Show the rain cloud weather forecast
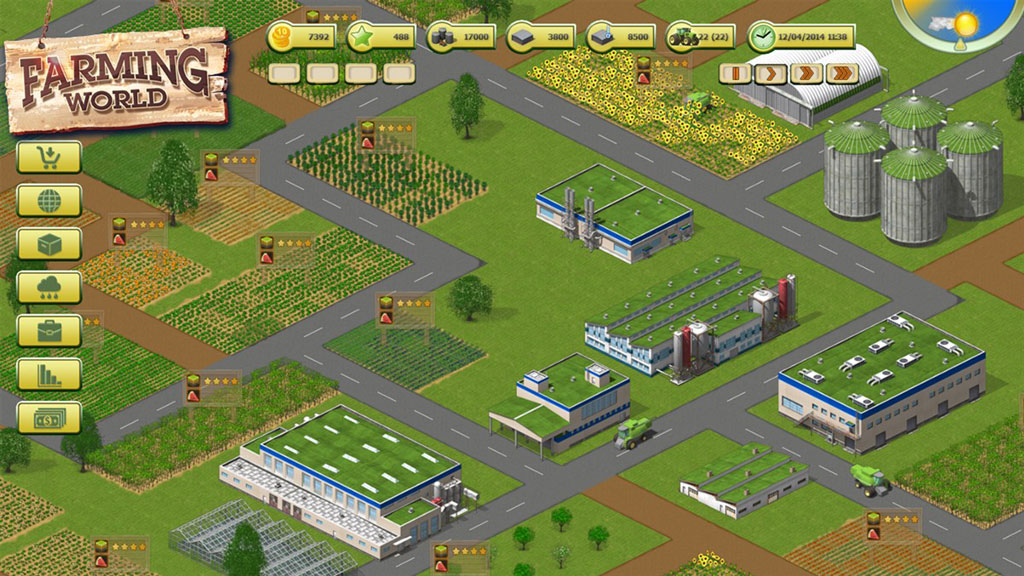Screen dimensions: 1024x576 point(49,287)
